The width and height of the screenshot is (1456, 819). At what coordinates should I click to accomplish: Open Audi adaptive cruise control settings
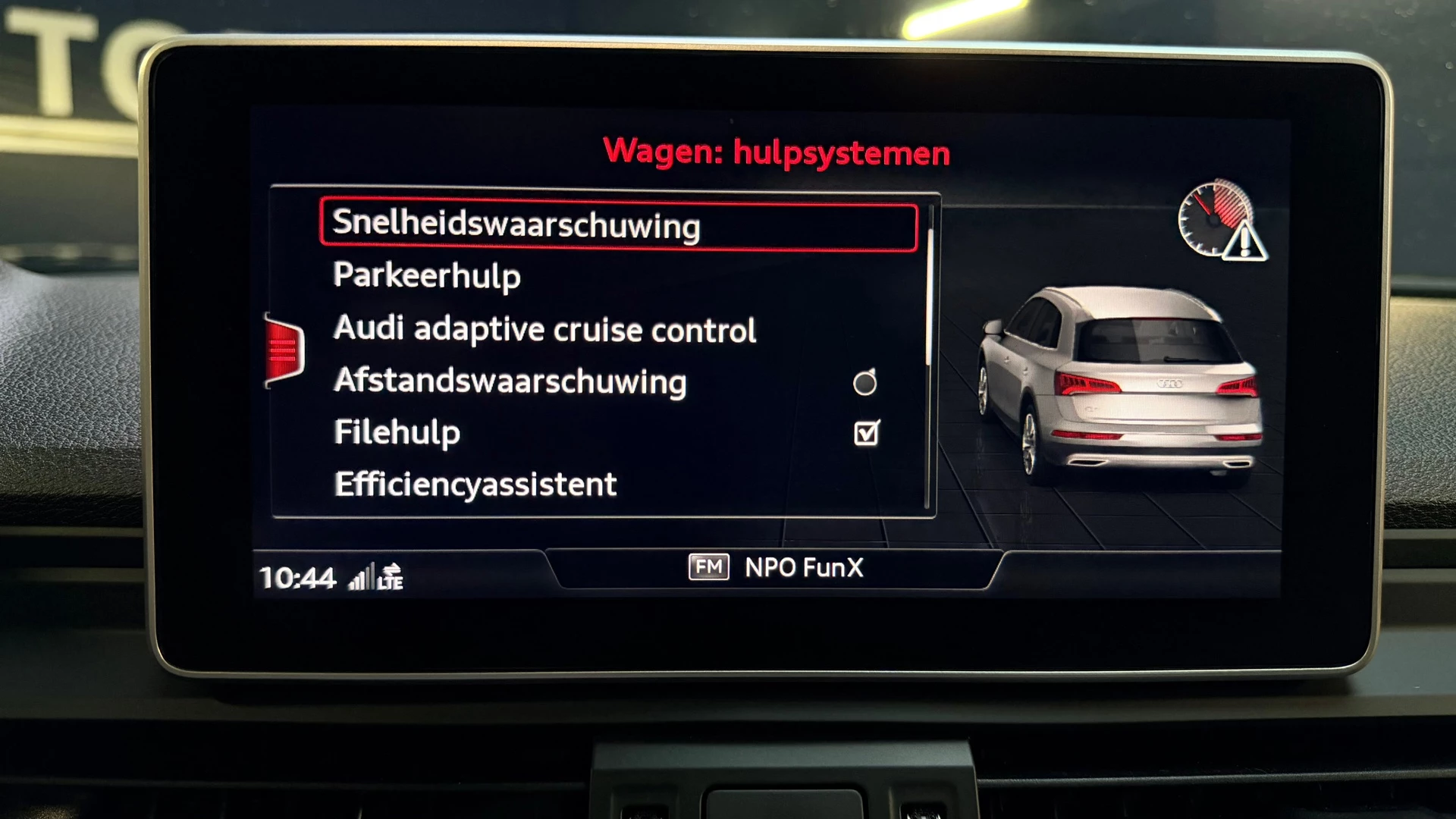544,329
